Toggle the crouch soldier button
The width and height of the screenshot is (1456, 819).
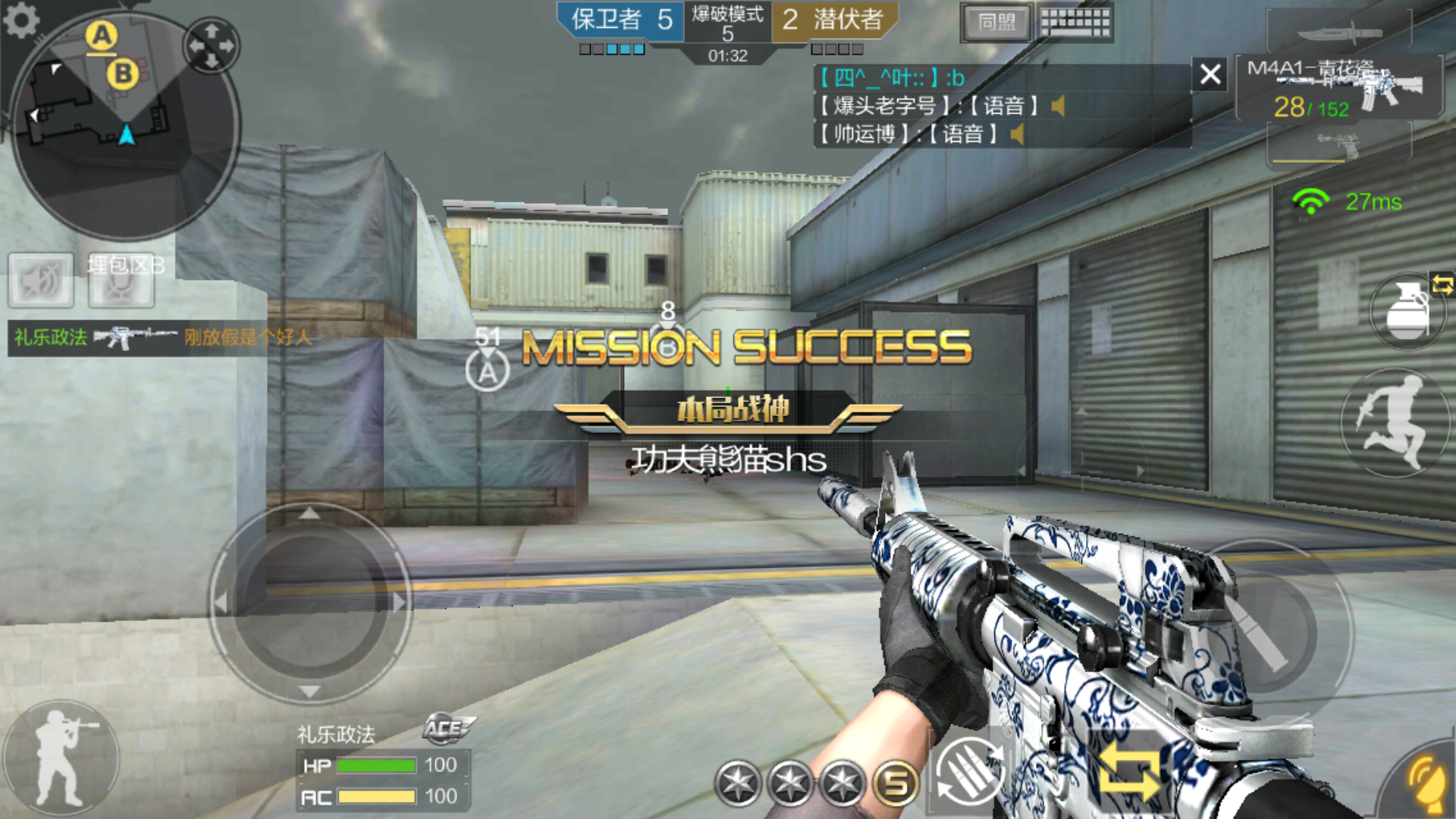pos(61,758)
